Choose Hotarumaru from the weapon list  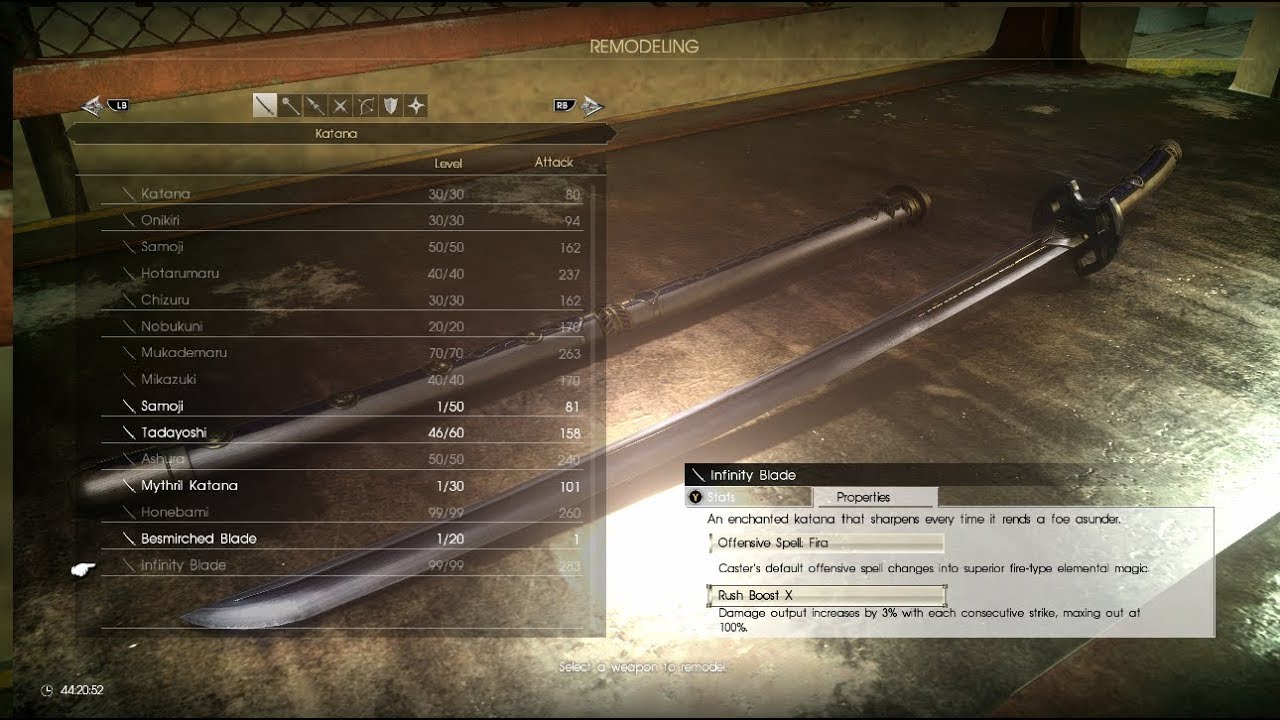tap(340, 273)
